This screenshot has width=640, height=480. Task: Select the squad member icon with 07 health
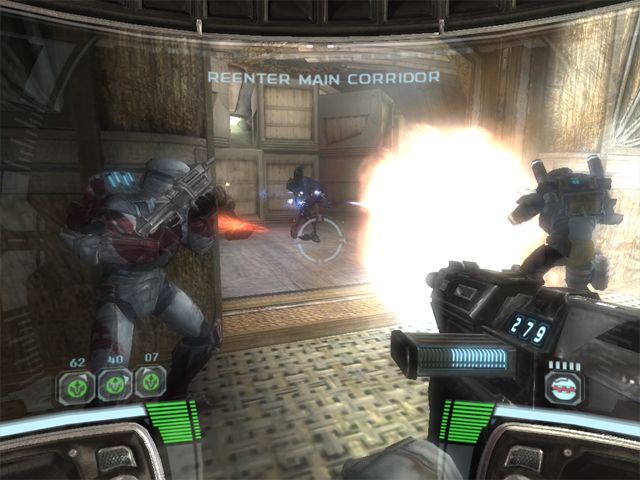click(149, 381)
